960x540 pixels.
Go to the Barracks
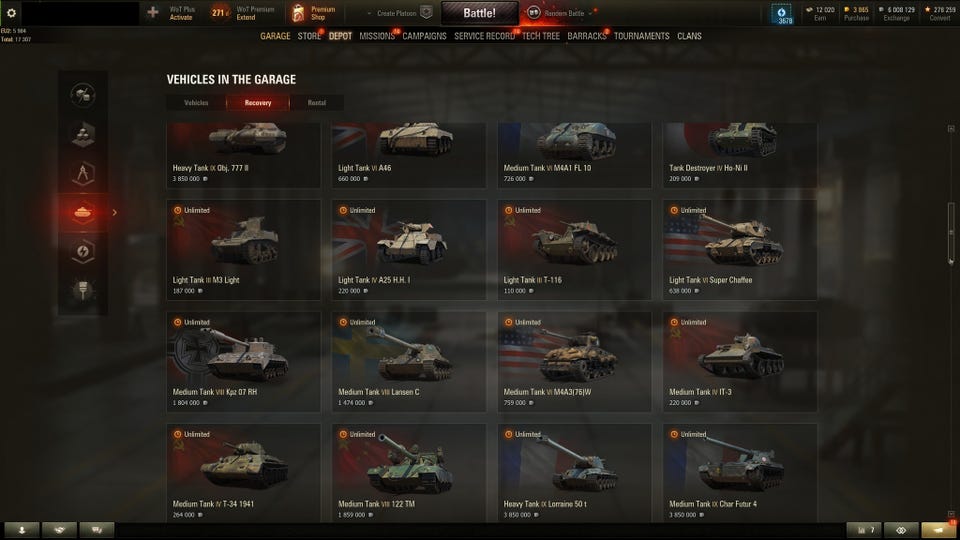coord(587,36)
